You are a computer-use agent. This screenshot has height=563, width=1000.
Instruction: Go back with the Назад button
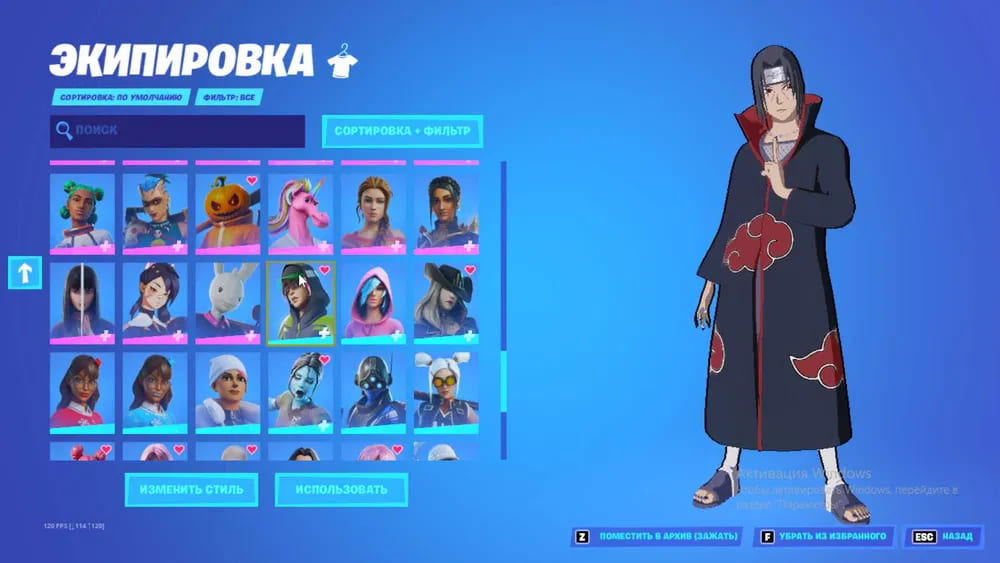tap(943, 537)
